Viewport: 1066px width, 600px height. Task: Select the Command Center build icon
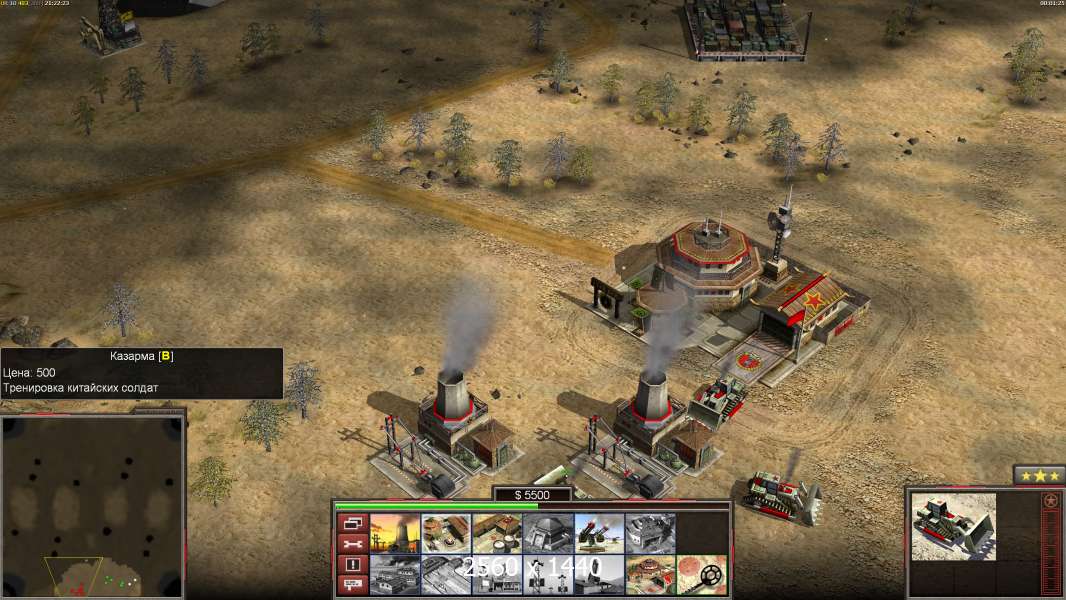(649, 573)
